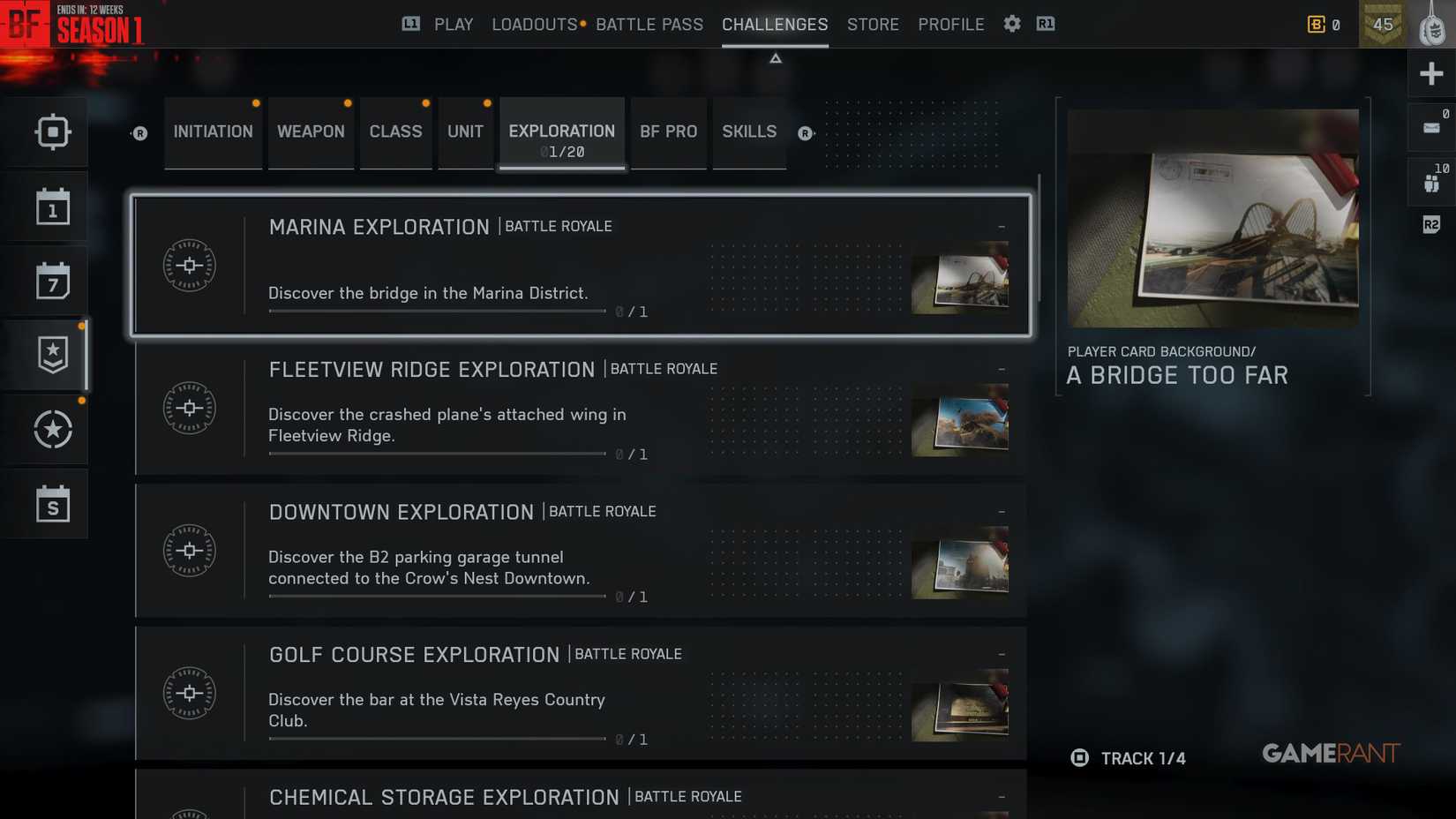The image size is (1456, 819).
Task: Track the Marina Exploration challenge
Action: click(x=1001, y=226)
